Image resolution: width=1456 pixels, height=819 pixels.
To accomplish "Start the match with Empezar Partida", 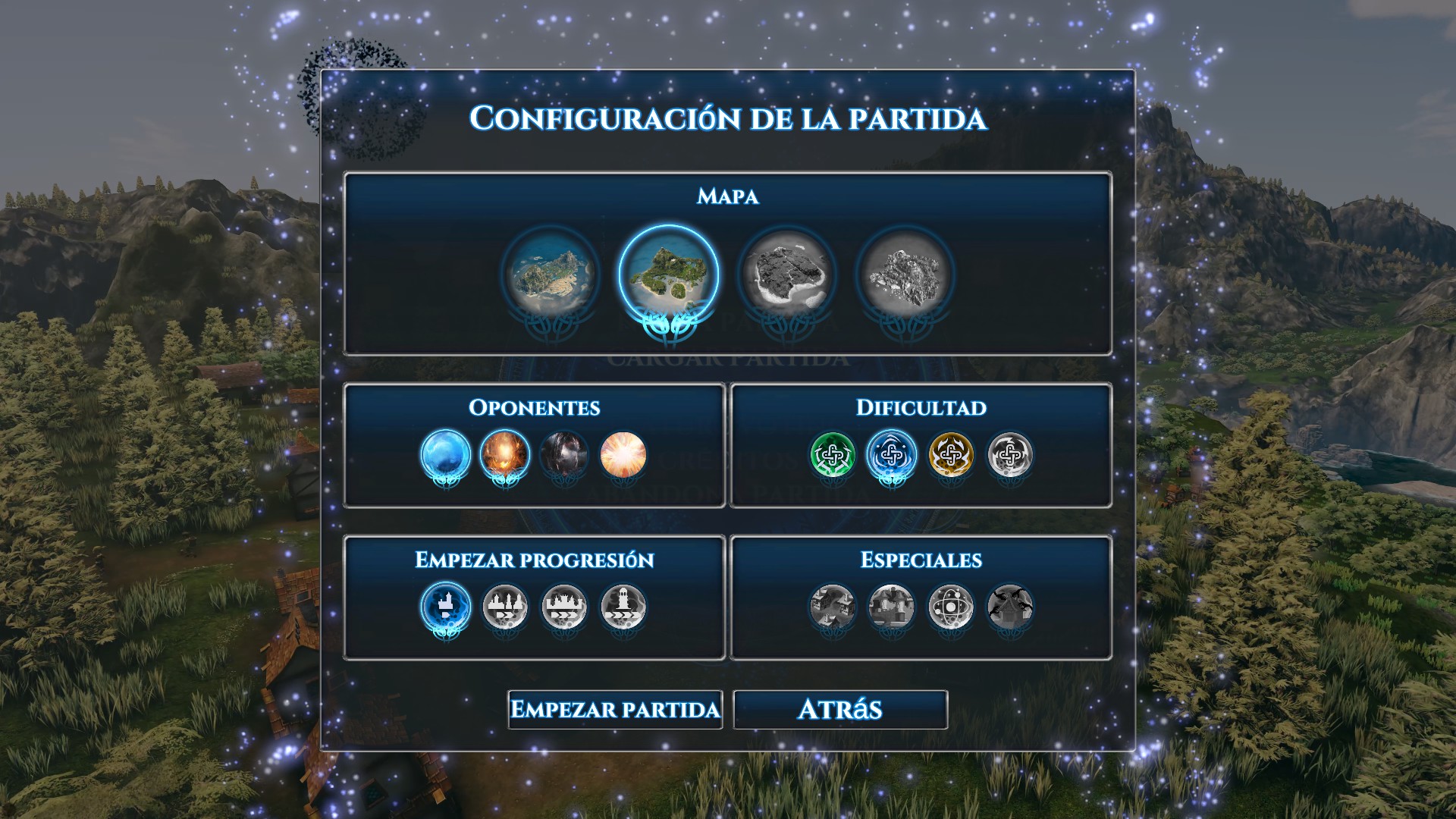I will point(615,710).
